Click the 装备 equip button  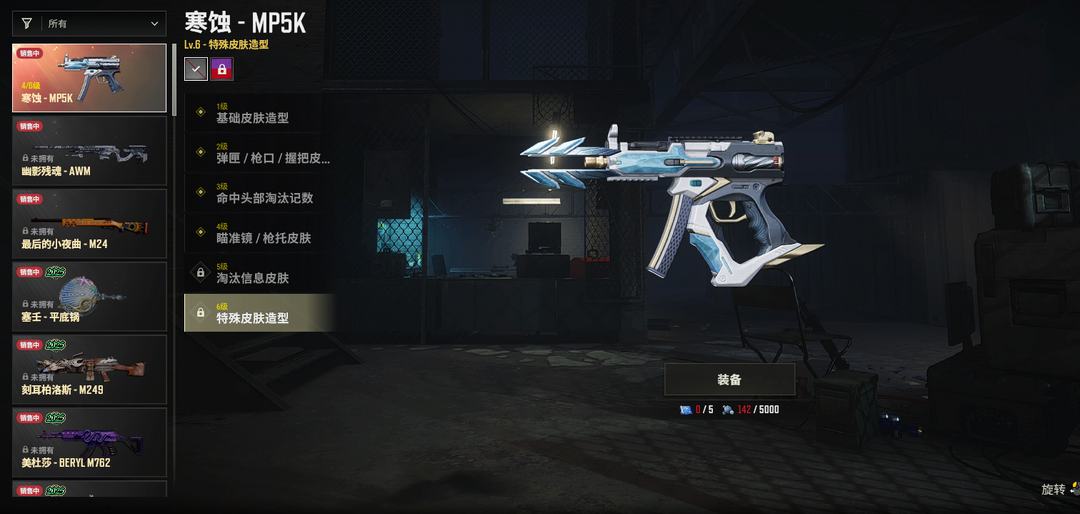coord(729,380)
